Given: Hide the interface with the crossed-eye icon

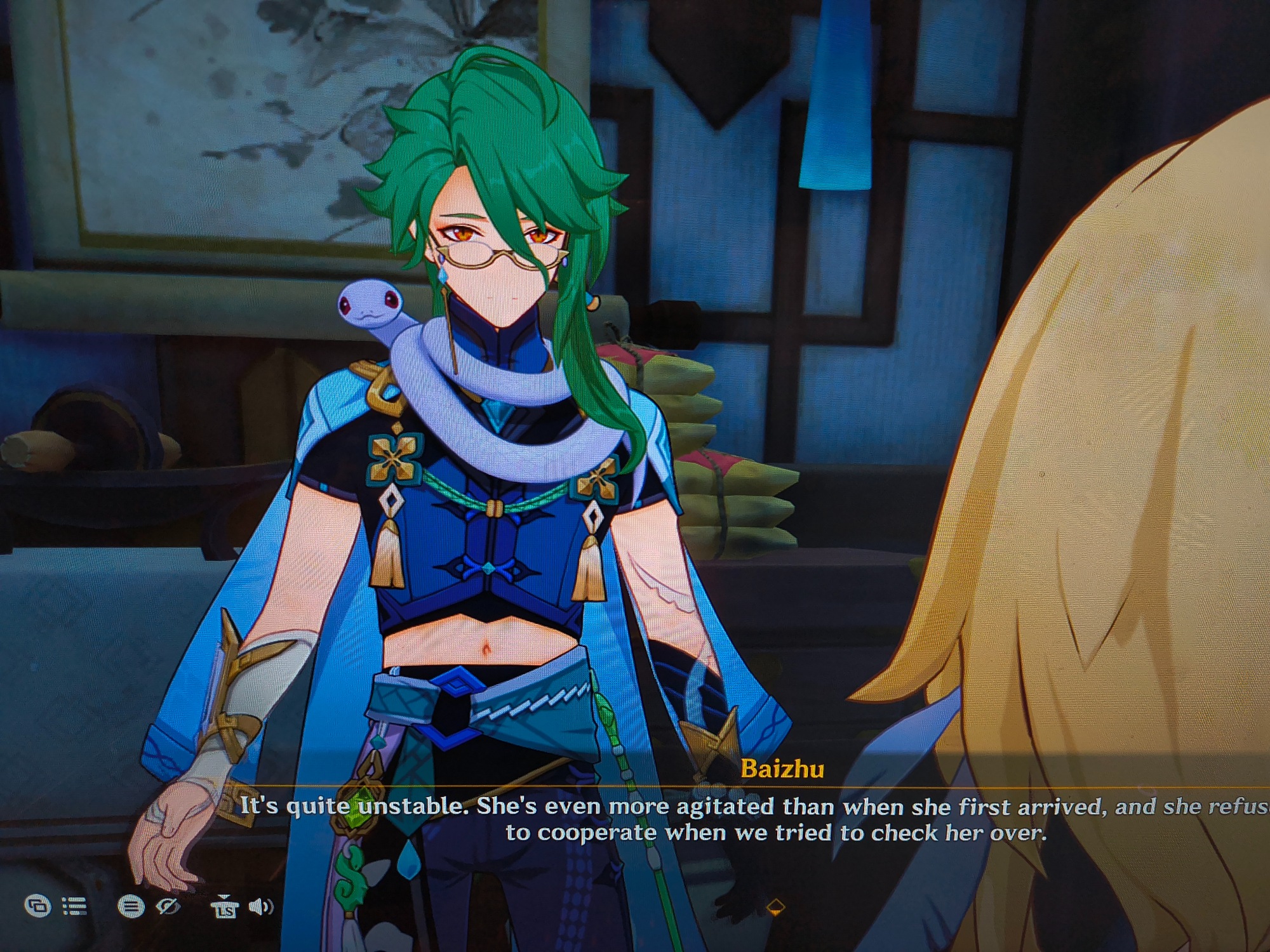Looking at the screenshot, I should point(168,906).
